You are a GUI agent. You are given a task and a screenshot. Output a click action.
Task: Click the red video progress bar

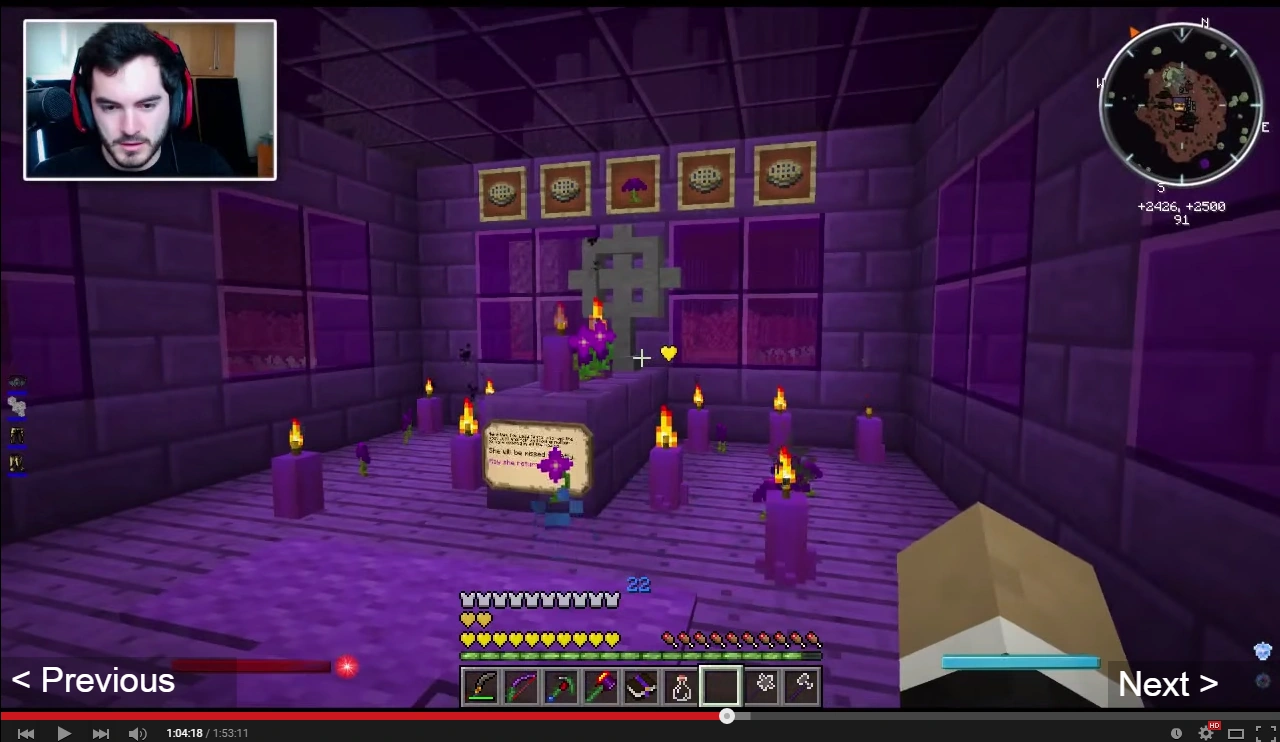[x=400, y=716]
